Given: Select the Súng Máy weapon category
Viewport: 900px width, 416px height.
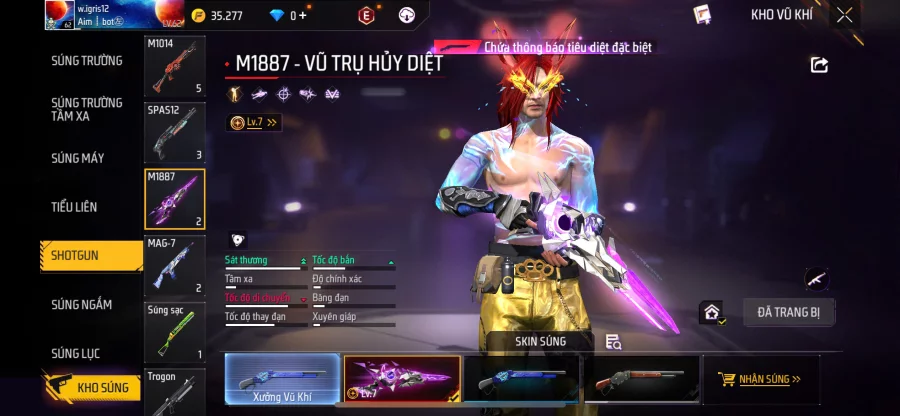Looking at the screenshot, I should coord(78,158).
